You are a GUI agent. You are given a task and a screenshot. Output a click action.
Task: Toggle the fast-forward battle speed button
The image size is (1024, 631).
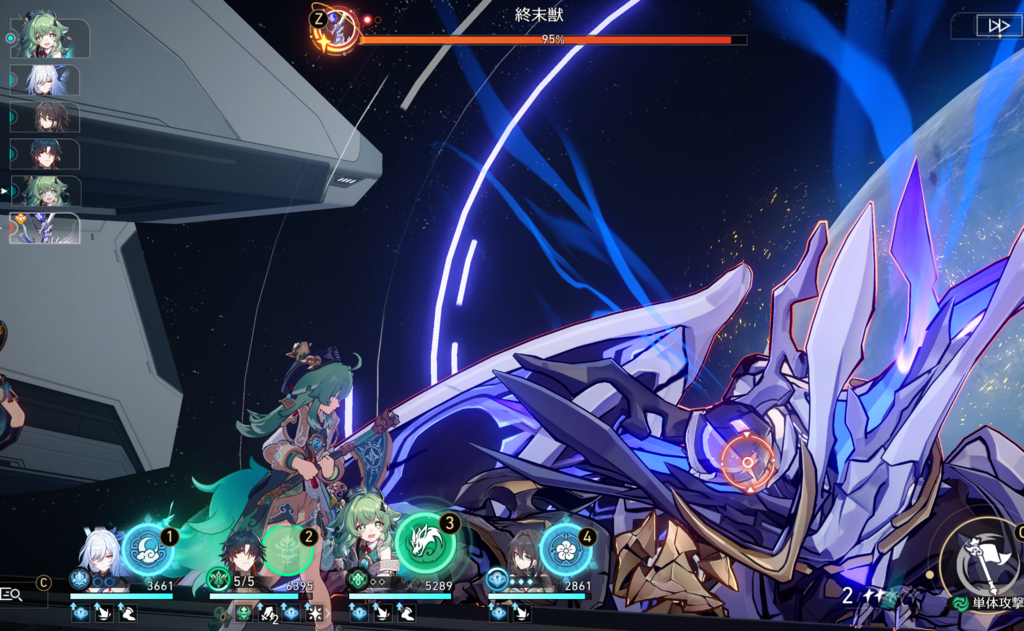998,26
